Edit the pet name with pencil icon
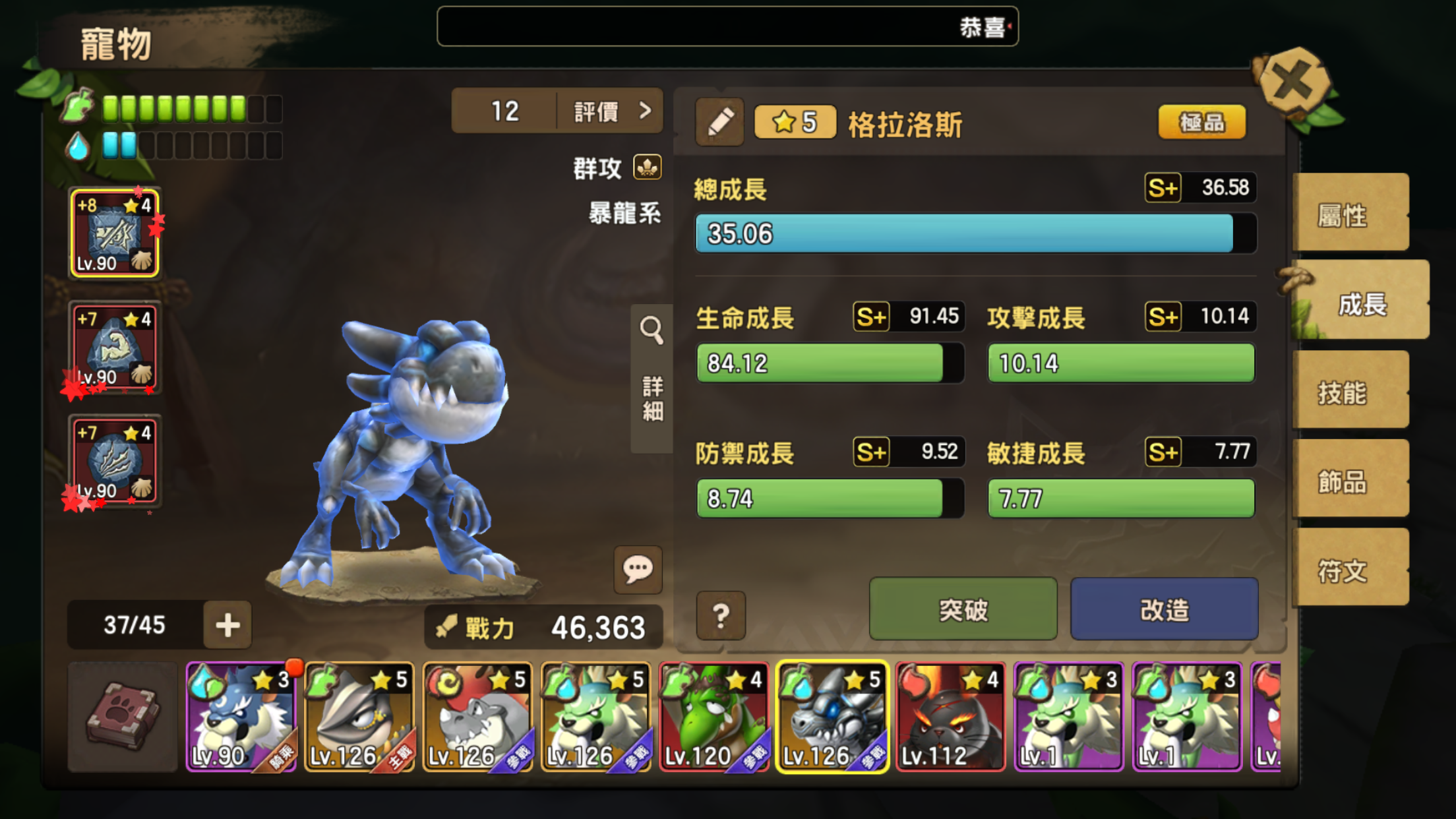This screenshot has width=1456, height=819. click(719, 122)
